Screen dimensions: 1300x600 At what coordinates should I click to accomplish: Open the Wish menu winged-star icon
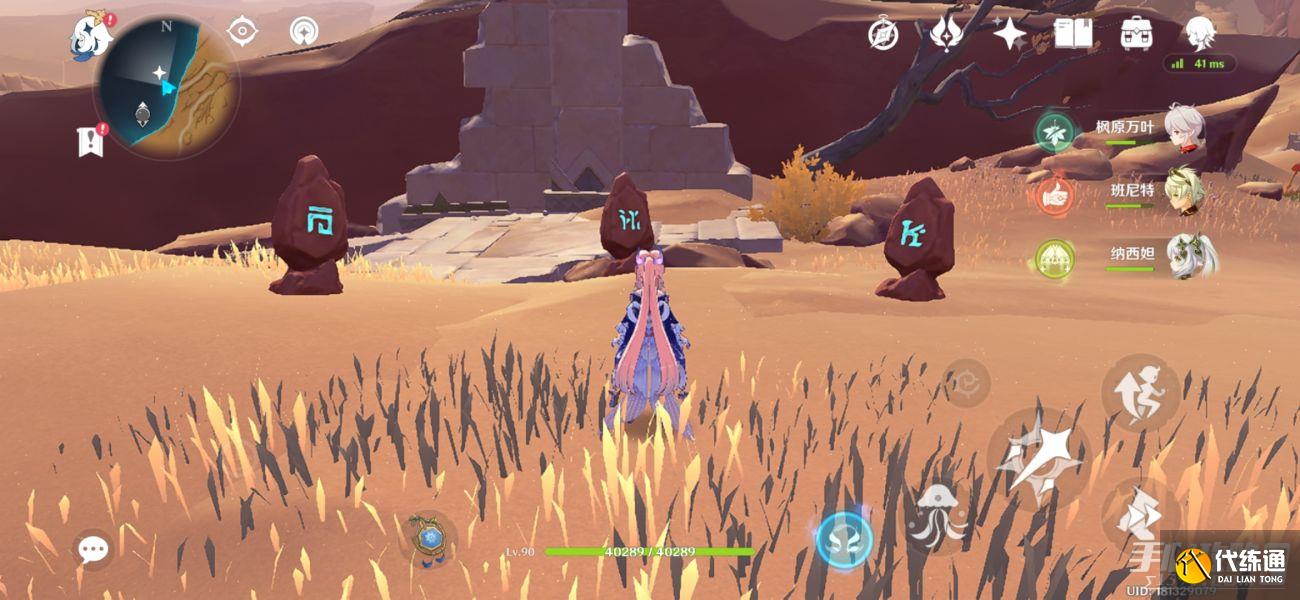click(x=945, y=33)
